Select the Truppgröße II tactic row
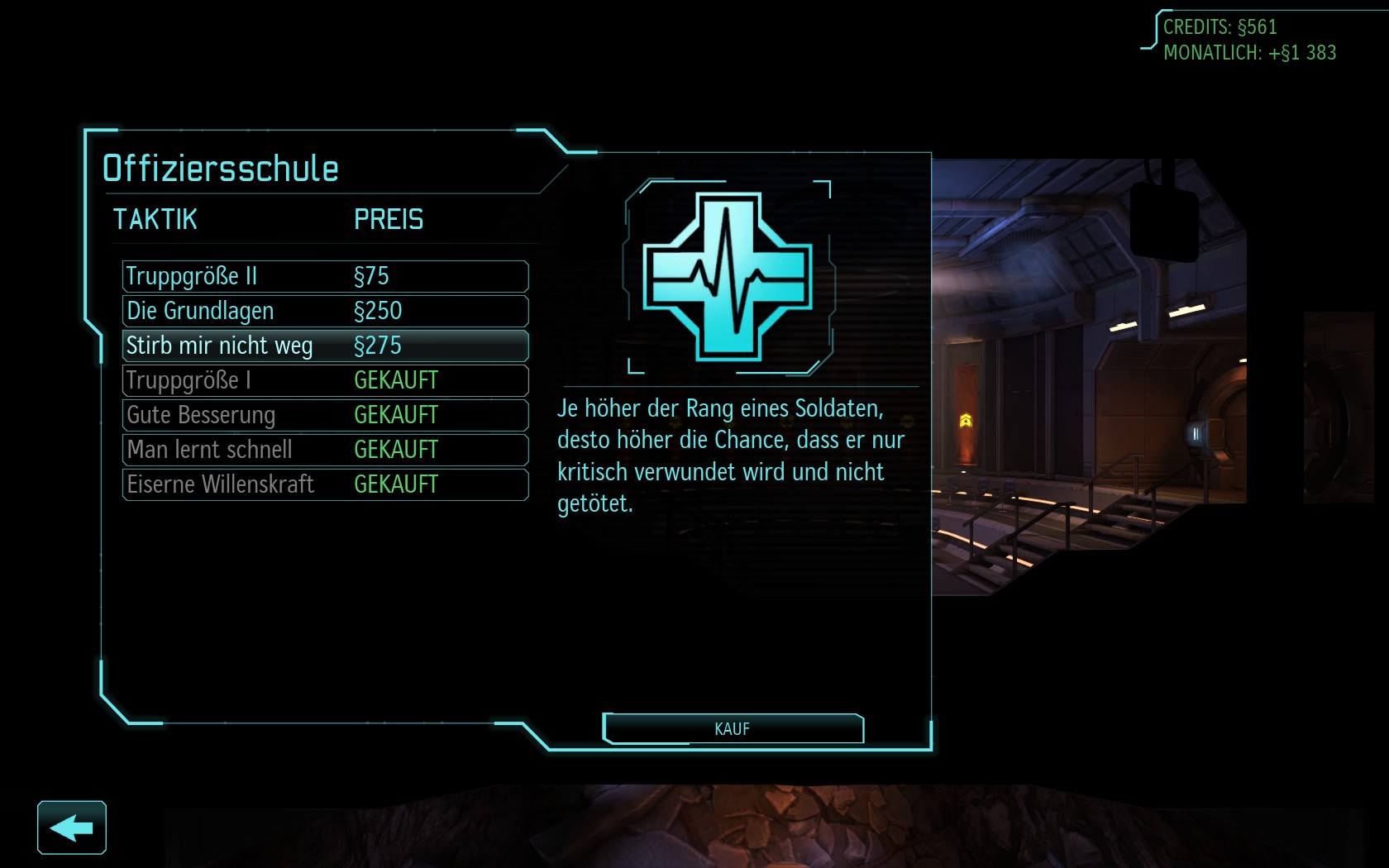The width and height of the screenshot is (1389, 868). (325, 276)
